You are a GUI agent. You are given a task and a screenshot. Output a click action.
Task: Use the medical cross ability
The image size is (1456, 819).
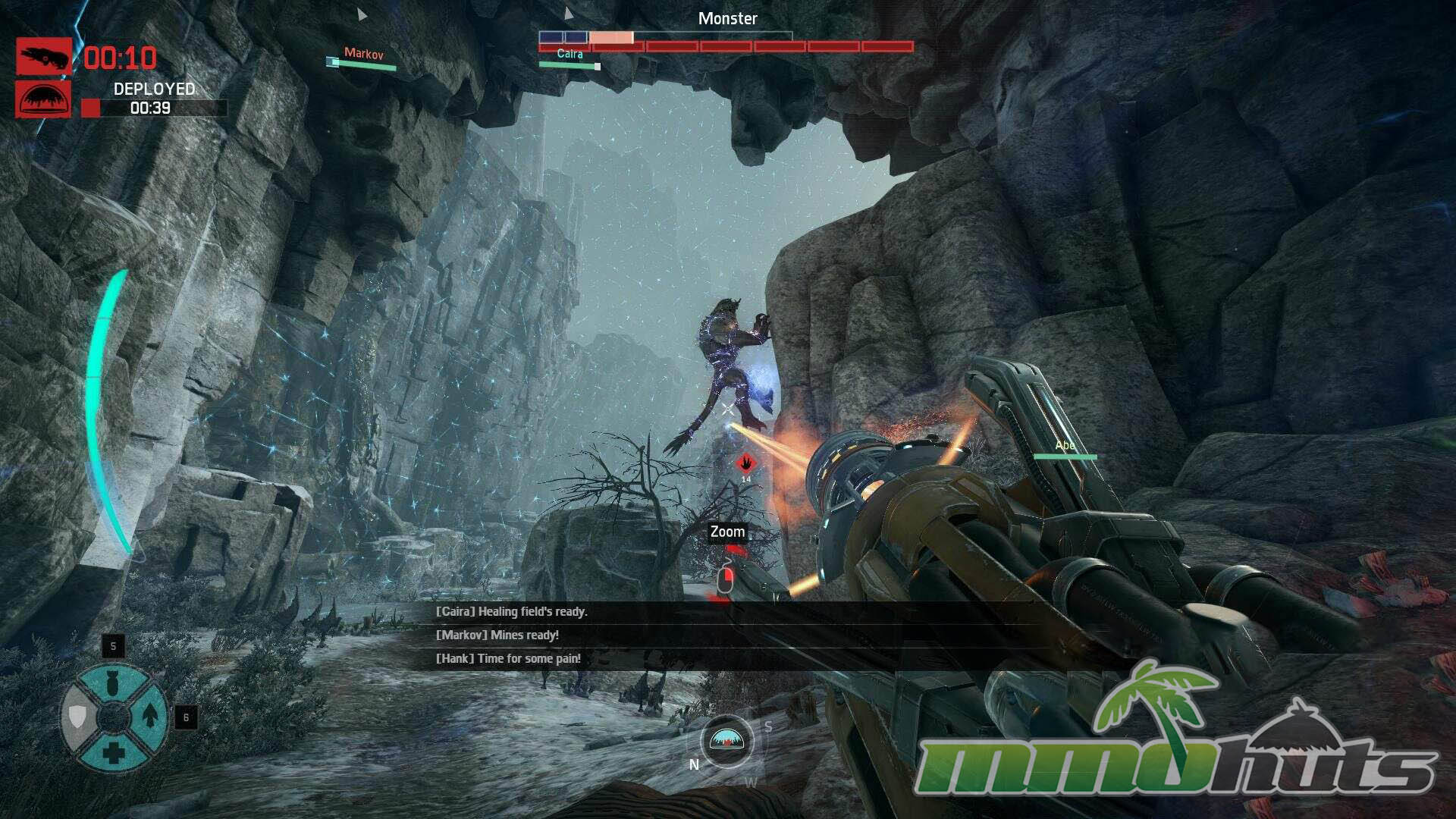pos(113,752)
